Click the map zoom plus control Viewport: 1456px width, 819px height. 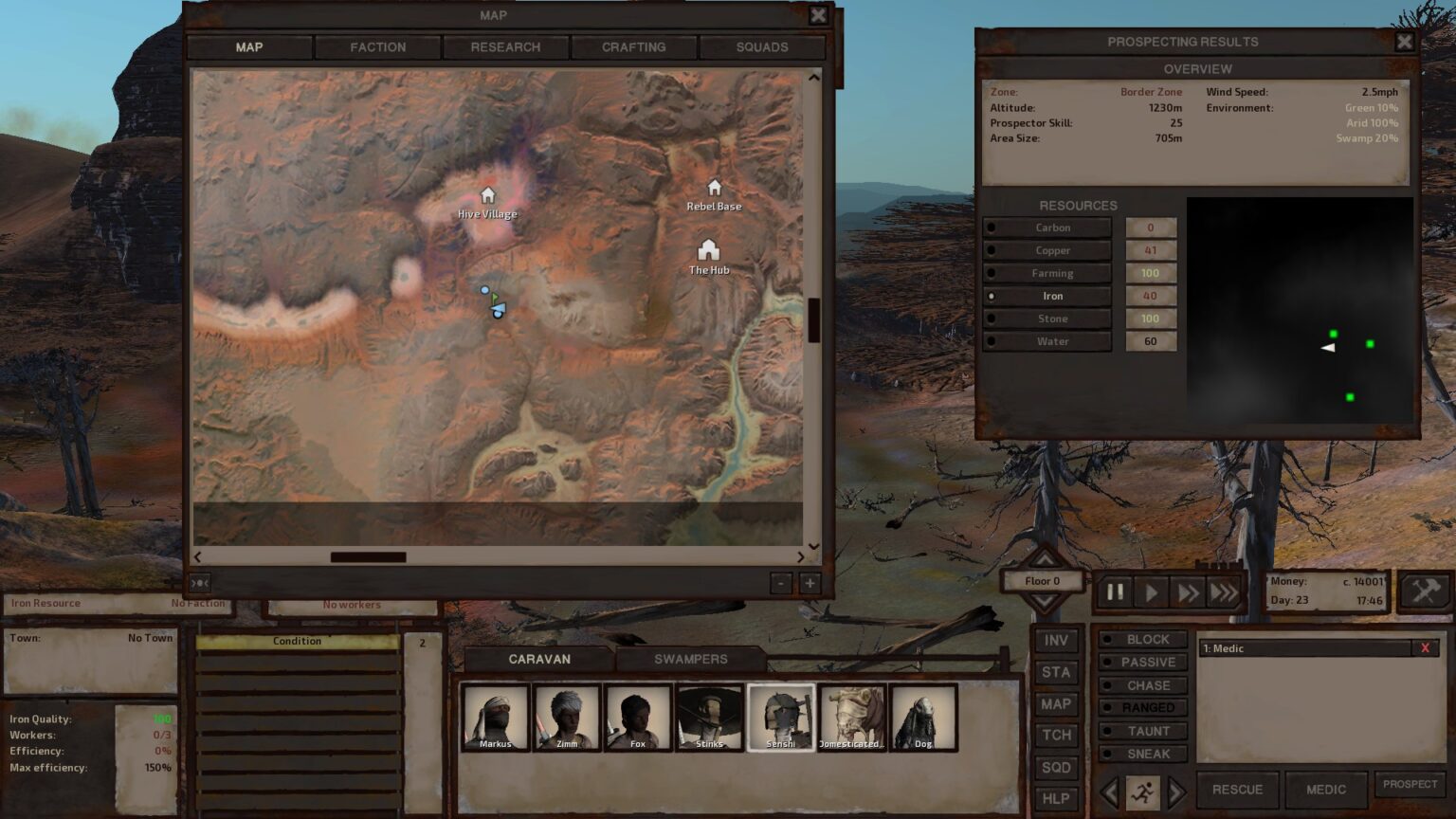[809, 583]
